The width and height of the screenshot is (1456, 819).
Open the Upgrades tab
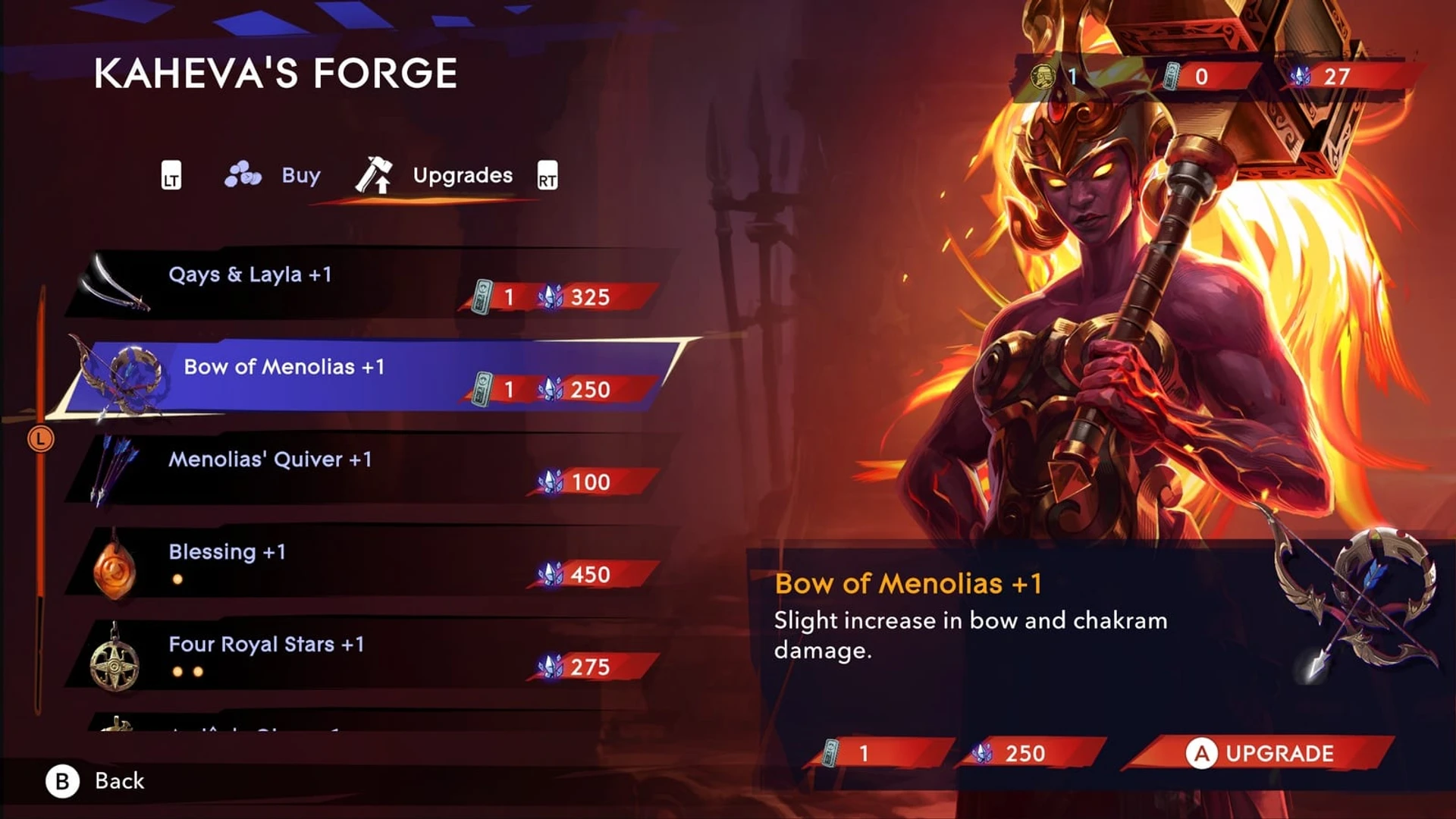click(435, 175)
